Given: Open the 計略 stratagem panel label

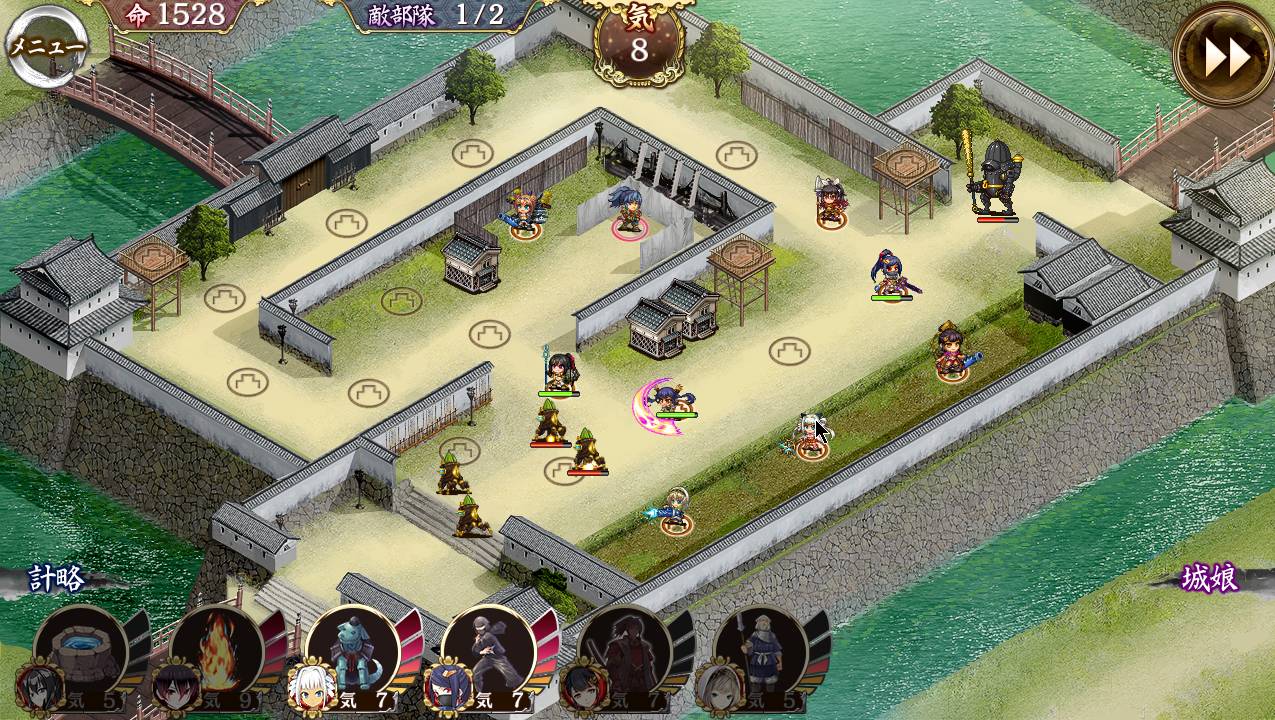Looking at the screenshot, I should tap(57, 579).
